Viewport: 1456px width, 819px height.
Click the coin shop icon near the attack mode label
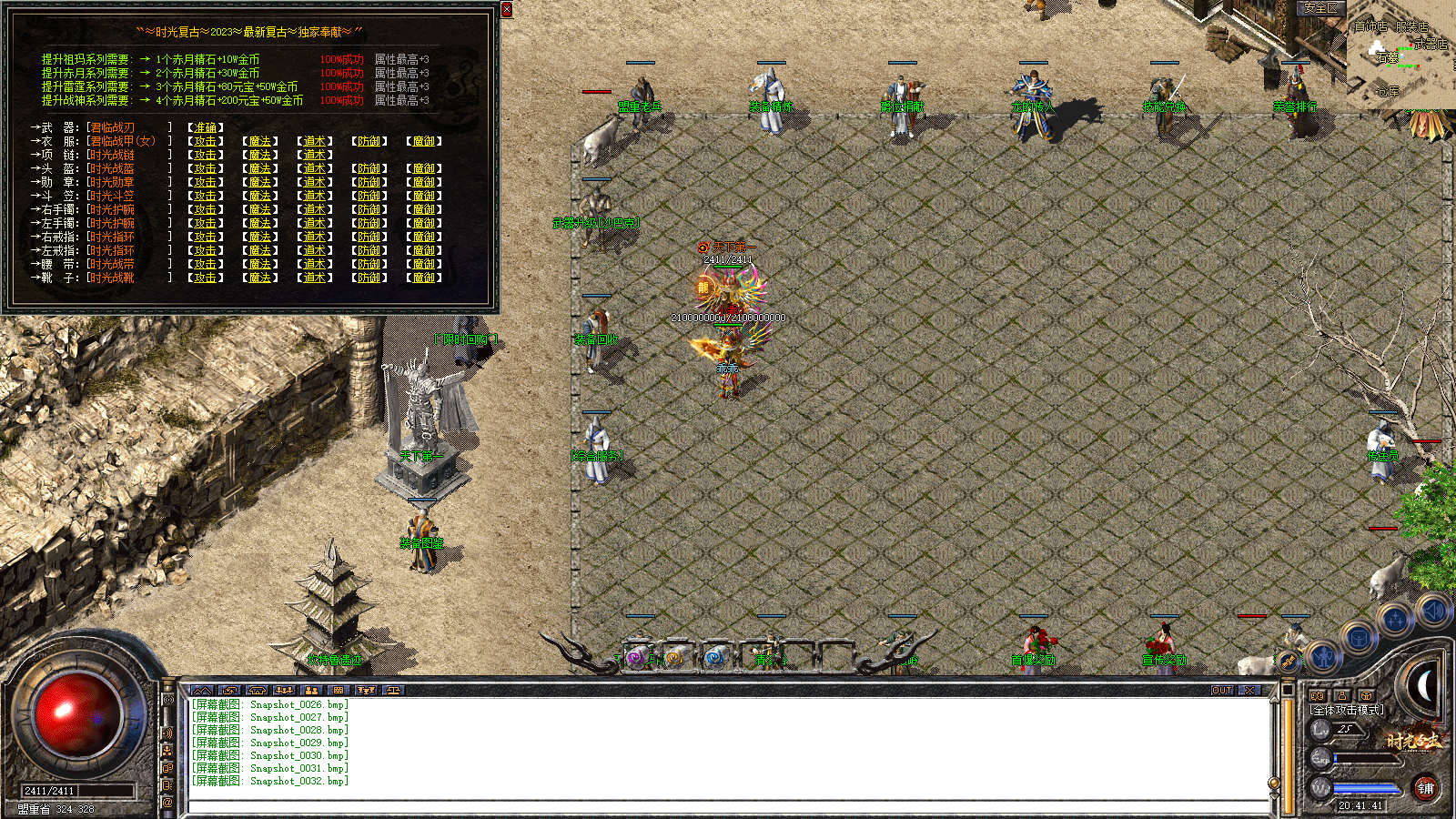point(1365,696)
